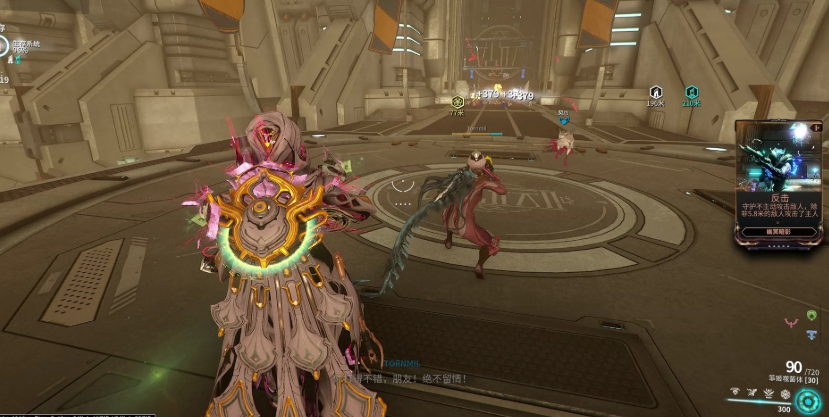Image resolution: width=829 pixels, height=417 pixels.
Task: Choose the cyan waypoint marker at 210米
Action: (x=691, y=91)
